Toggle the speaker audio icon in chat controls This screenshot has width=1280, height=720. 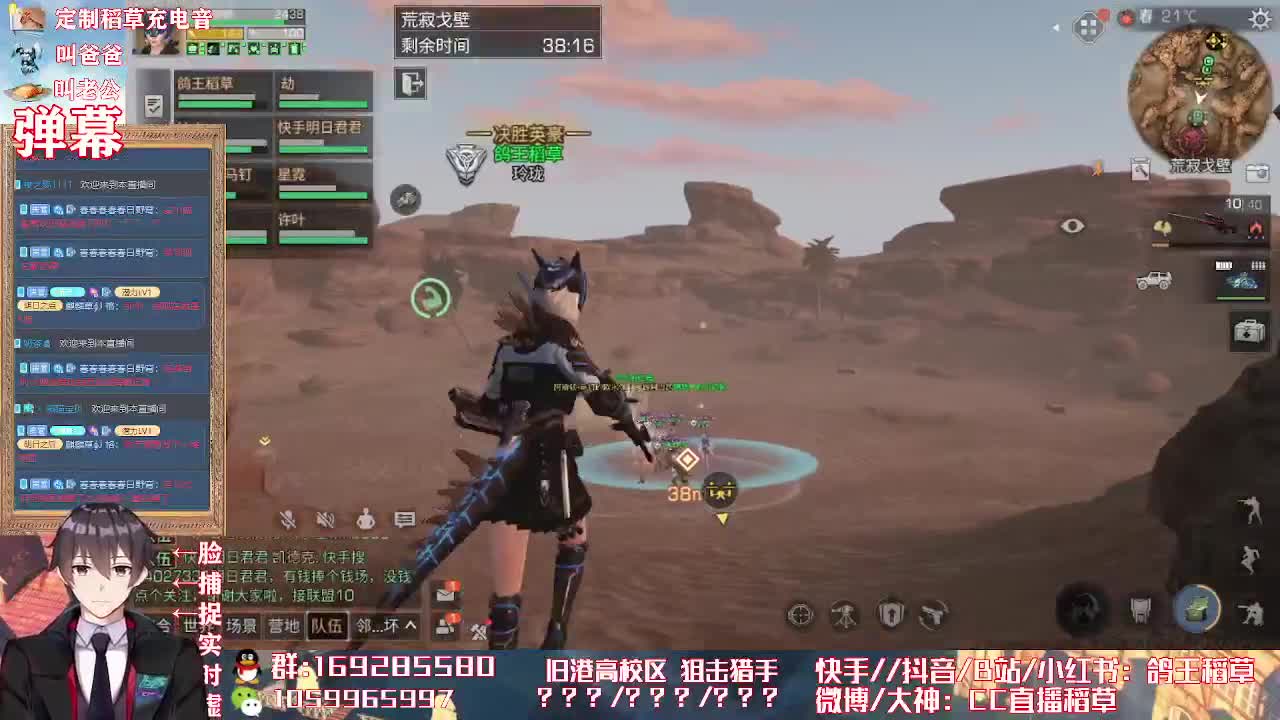(324, 520)
